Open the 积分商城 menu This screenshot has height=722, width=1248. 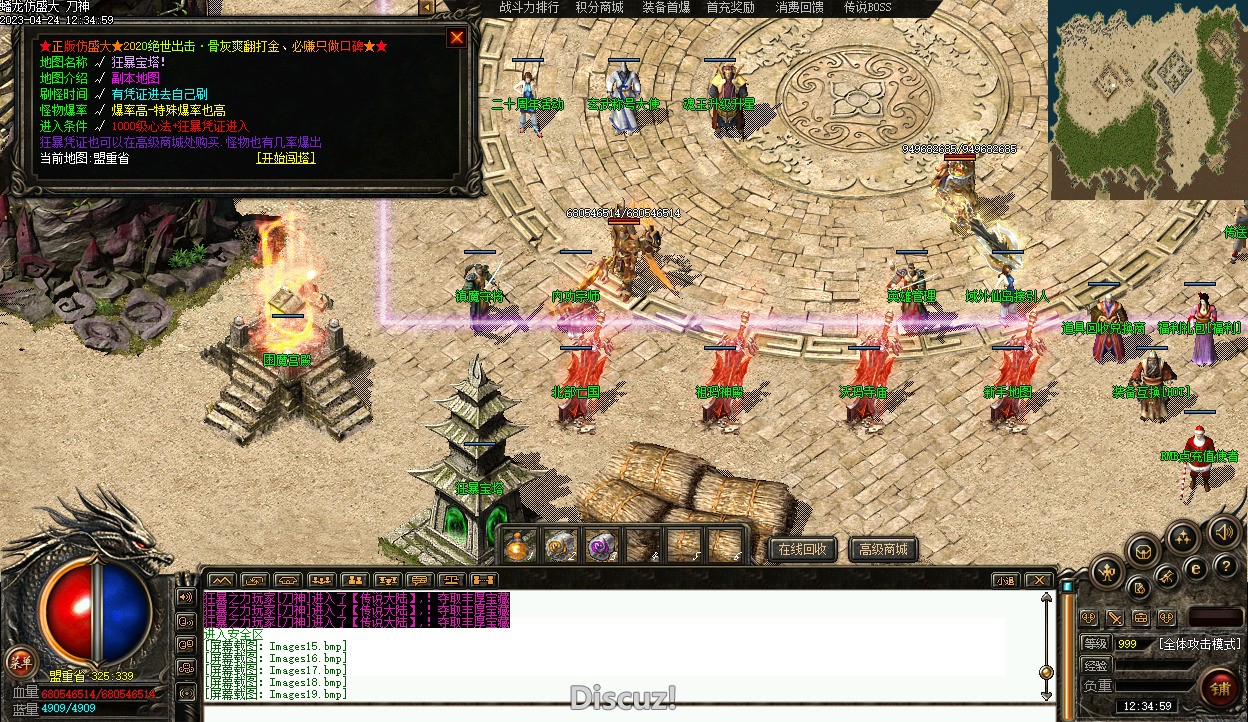599,8
